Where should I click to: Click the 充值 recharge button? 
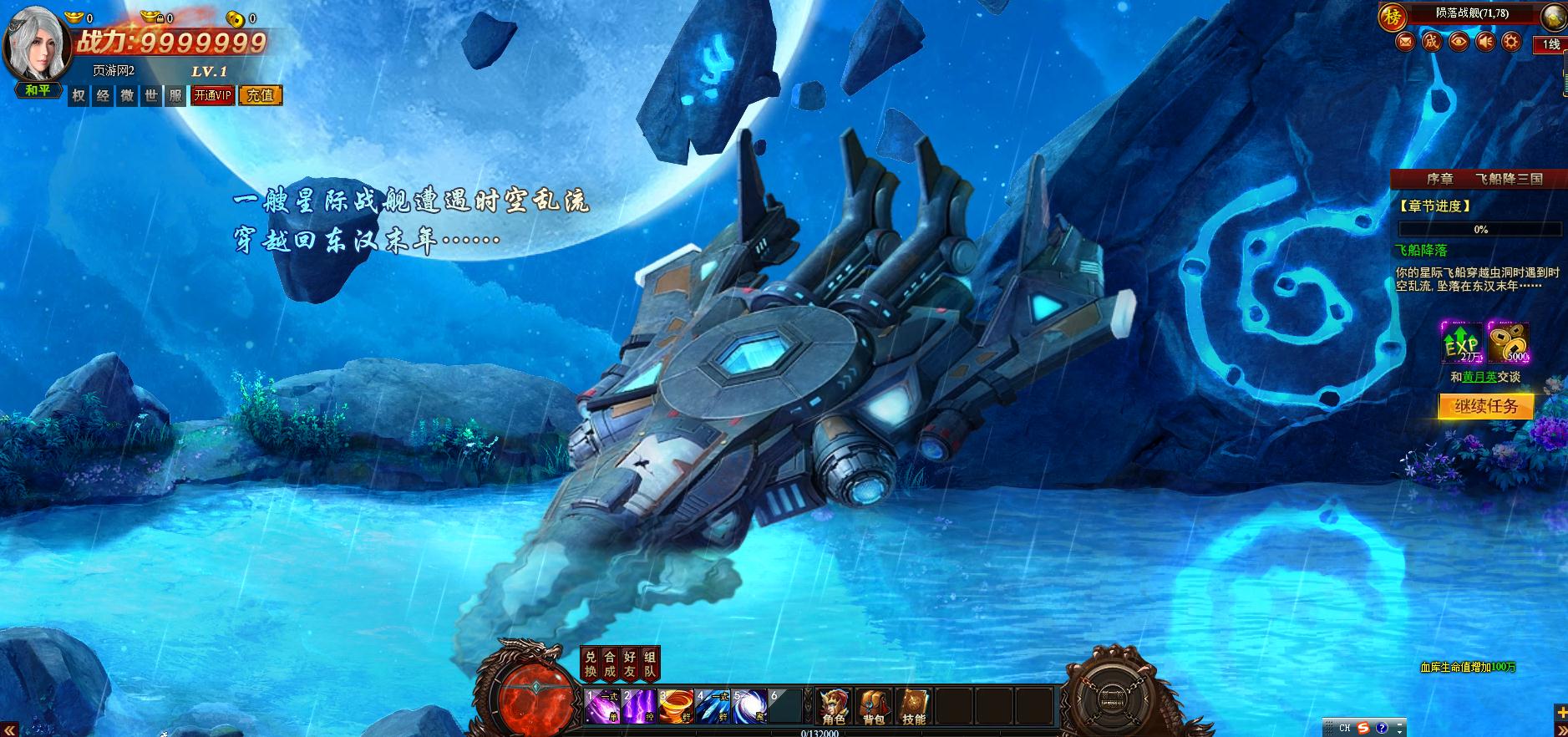261,95
